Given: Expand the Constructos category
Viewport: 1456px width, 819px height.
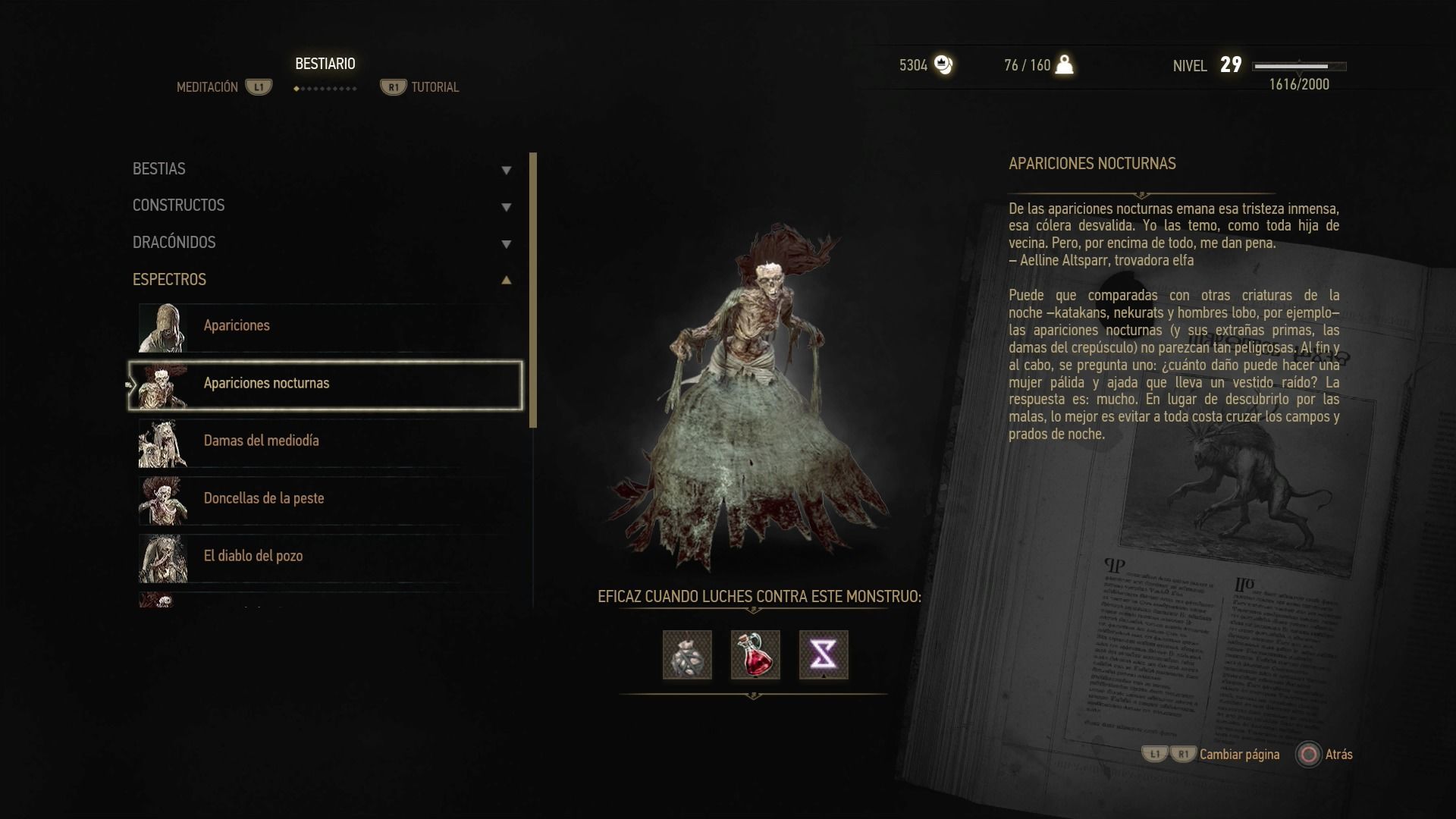Looking at the screenshot, I should pyautogui.click(x=322, y=206).
